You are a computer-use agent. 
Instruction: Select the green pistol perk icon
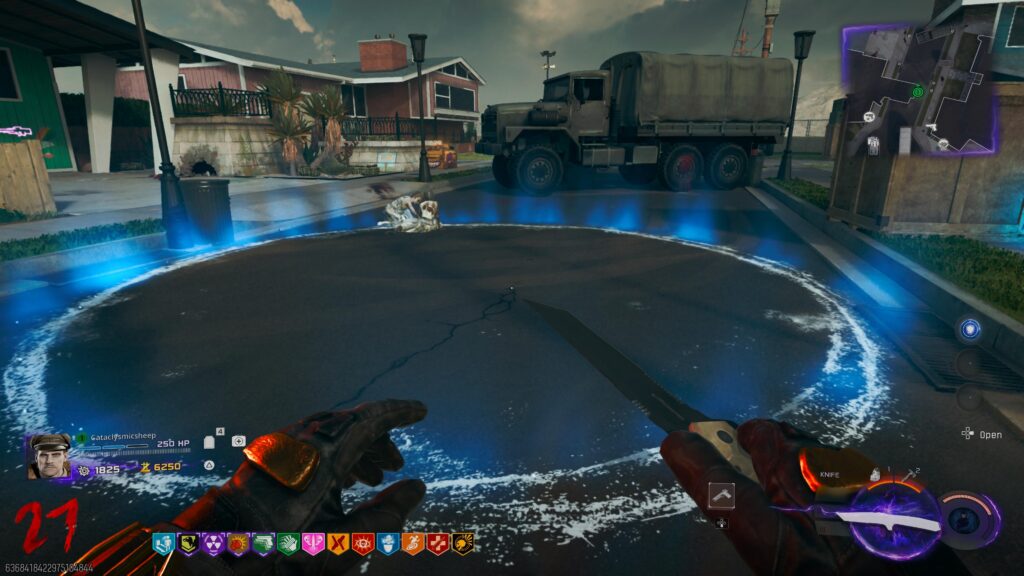pyautogui.click(x=263, y=544)
